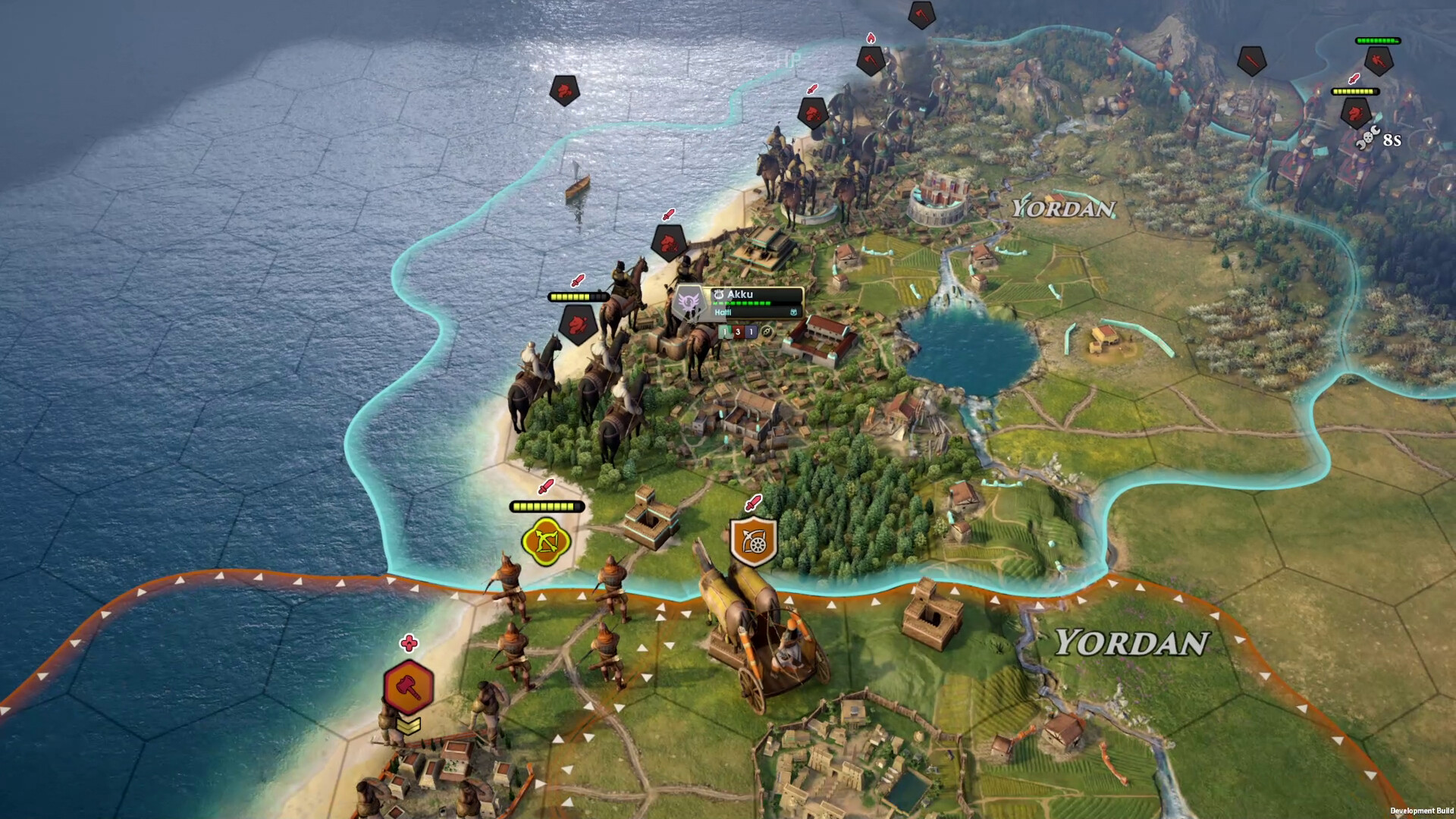This screenshot has height=819, width=1456.
Task: Click the boat sailing on the water
Action: (576, 185)
